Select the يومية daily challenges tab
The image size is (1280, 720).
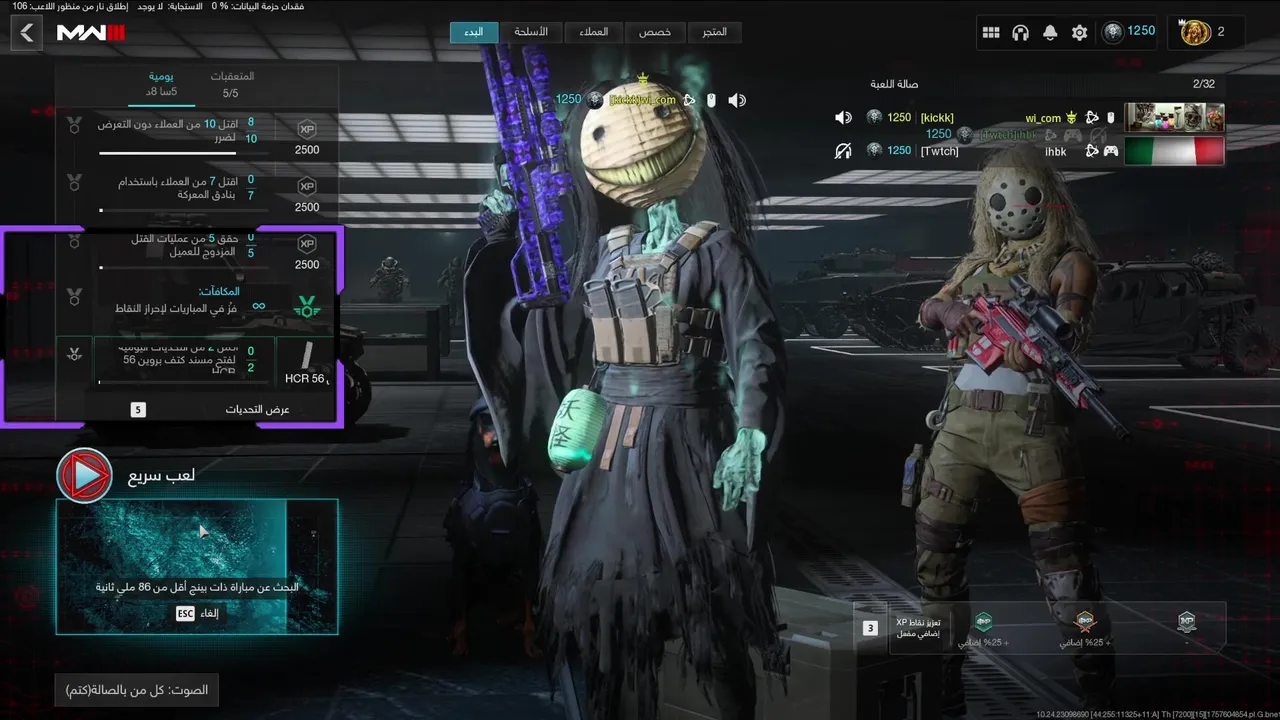[162, 85]
